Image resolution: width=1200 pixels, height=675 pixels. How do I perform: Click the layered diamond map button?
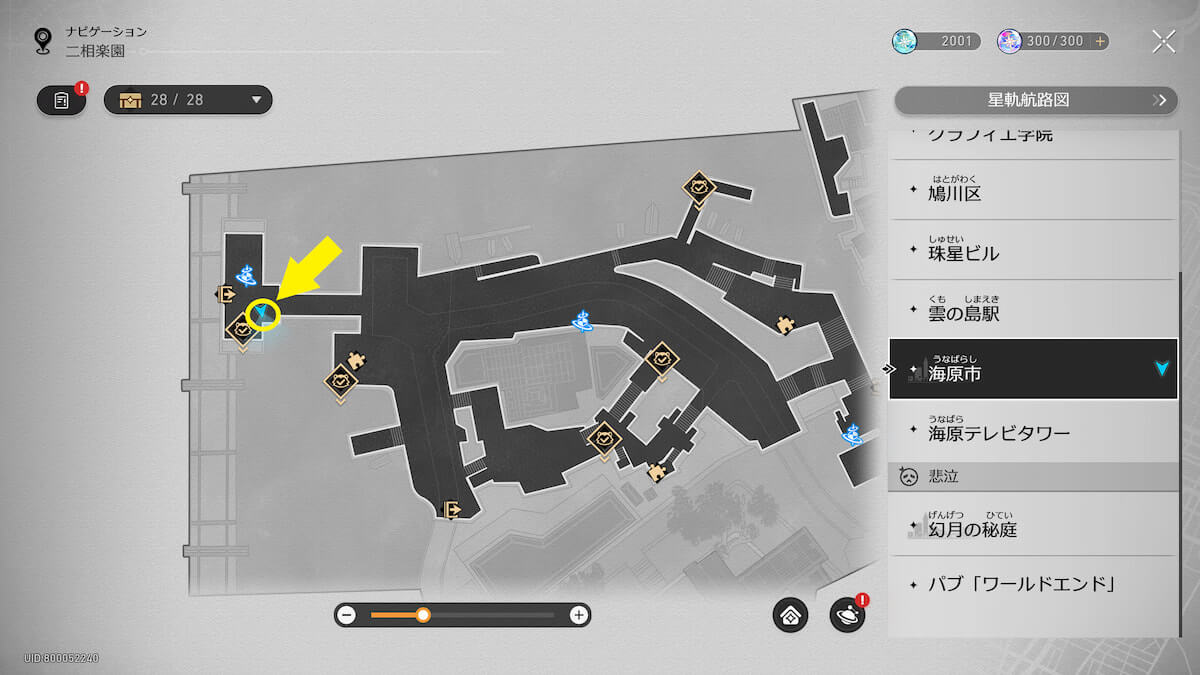tap(790, 616)
